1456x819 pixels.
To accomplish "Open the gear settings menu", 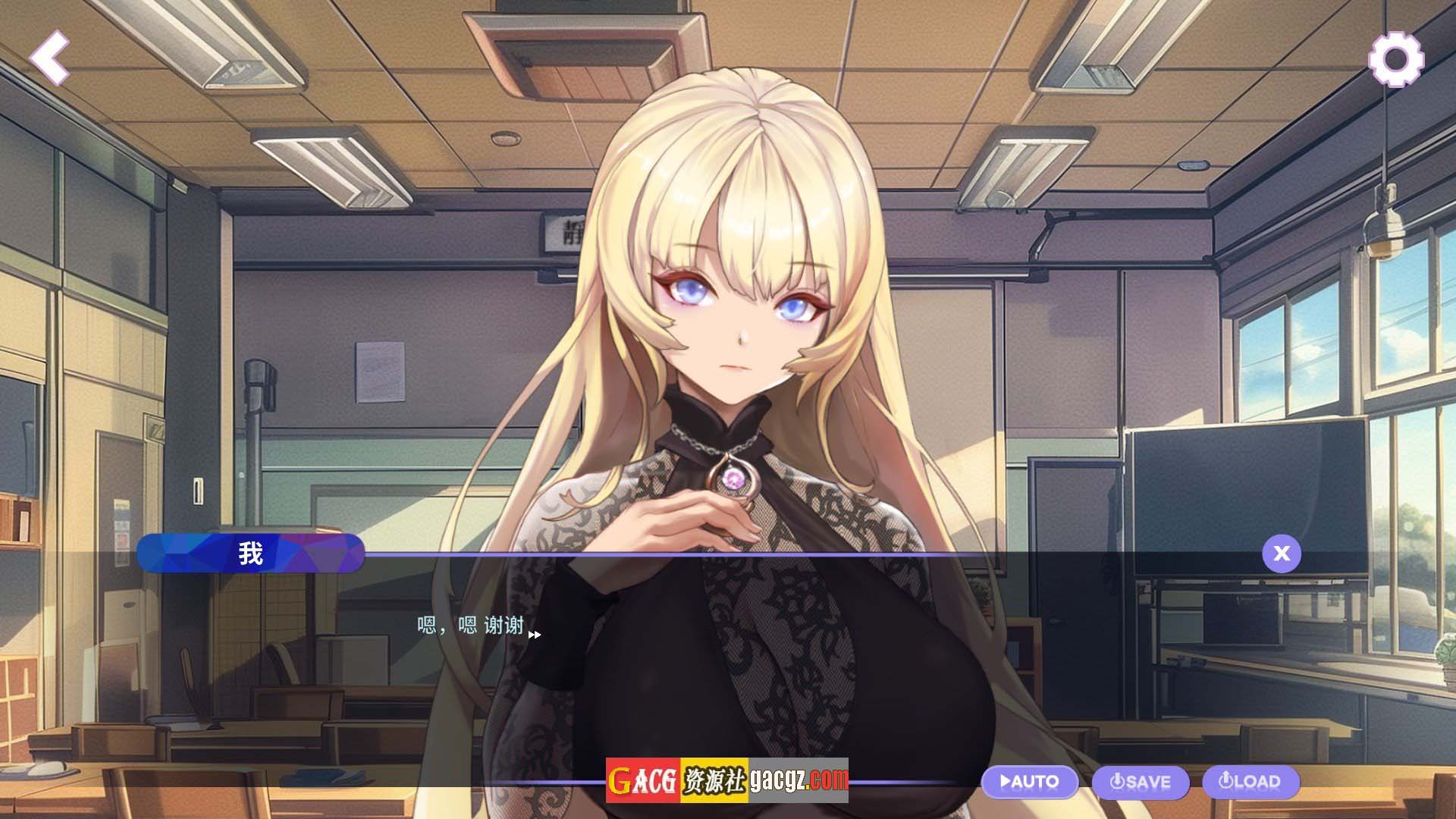I will coord(1396,59).
